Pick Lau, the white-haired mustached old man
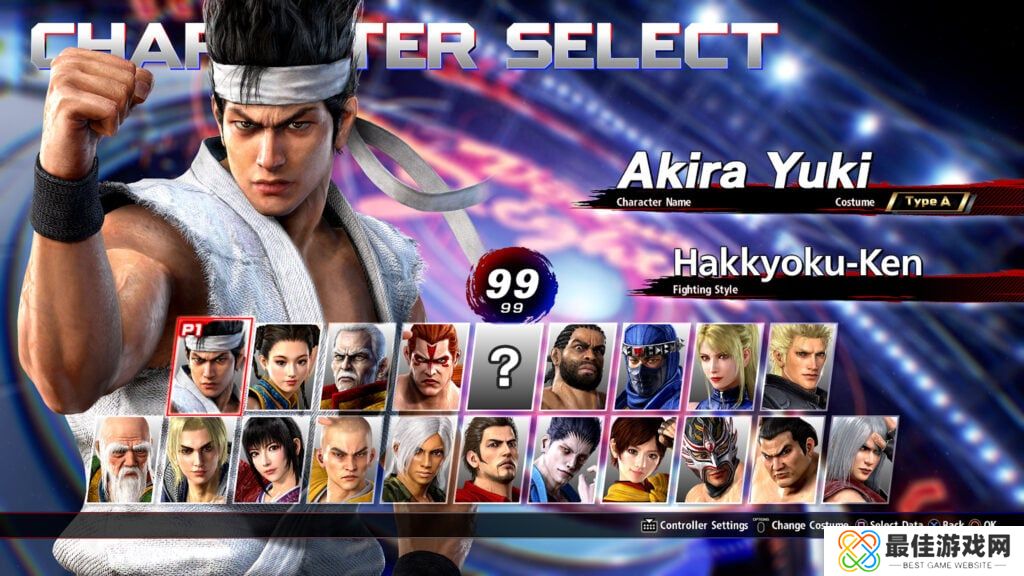 tap(358, 367)
